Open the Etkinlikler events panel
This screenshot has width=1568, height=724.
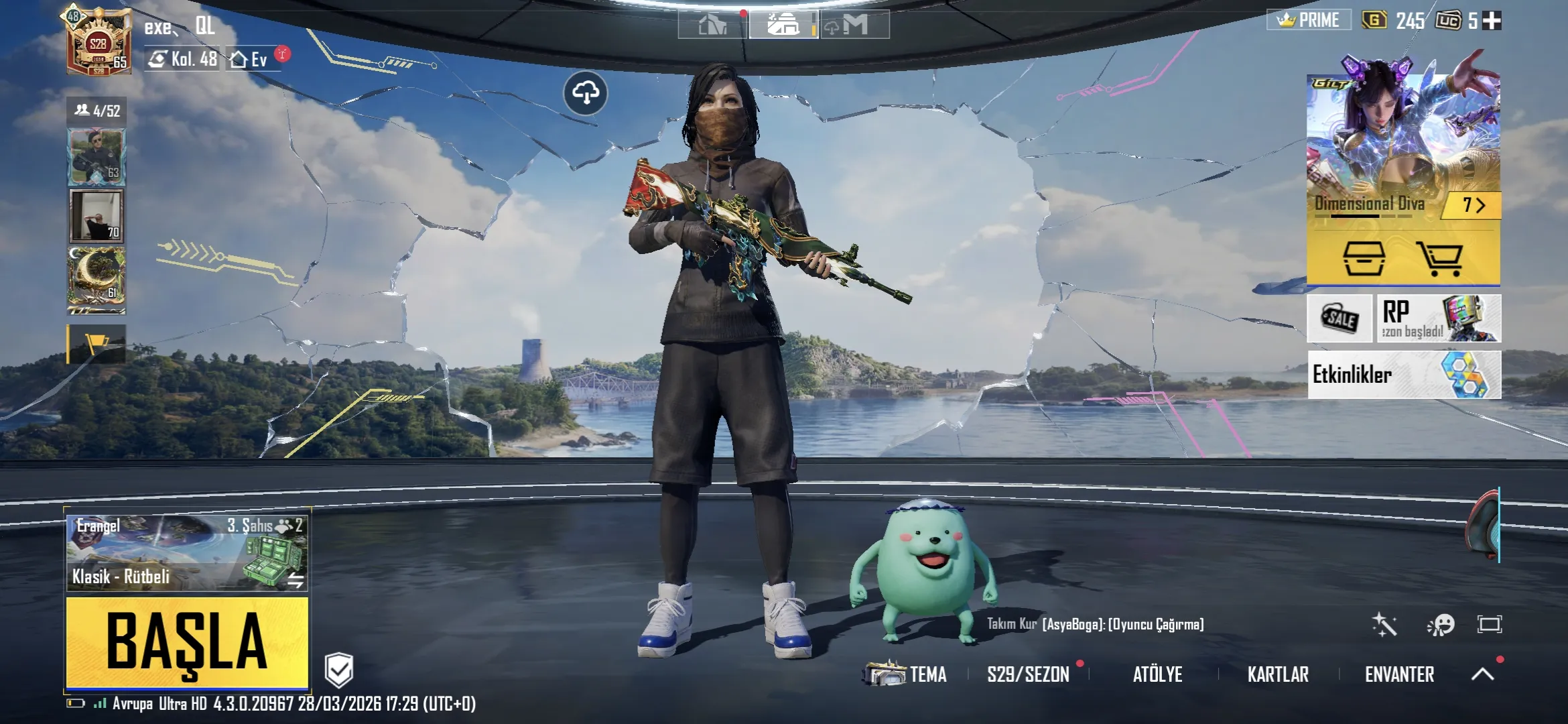(x=1404, y=375)
